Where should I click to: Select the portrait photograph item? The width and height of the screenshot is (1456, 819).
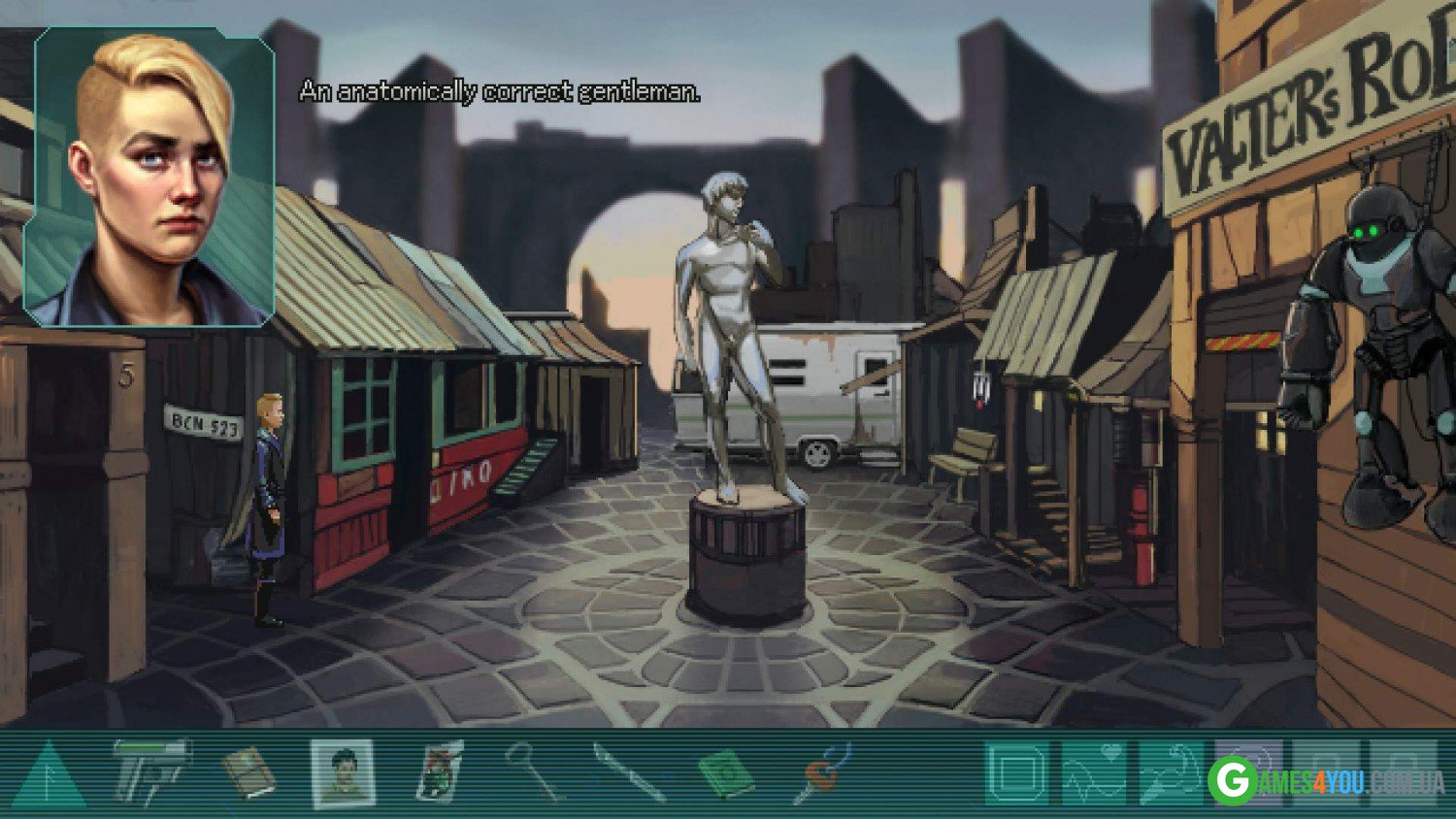tap(342, 773)
